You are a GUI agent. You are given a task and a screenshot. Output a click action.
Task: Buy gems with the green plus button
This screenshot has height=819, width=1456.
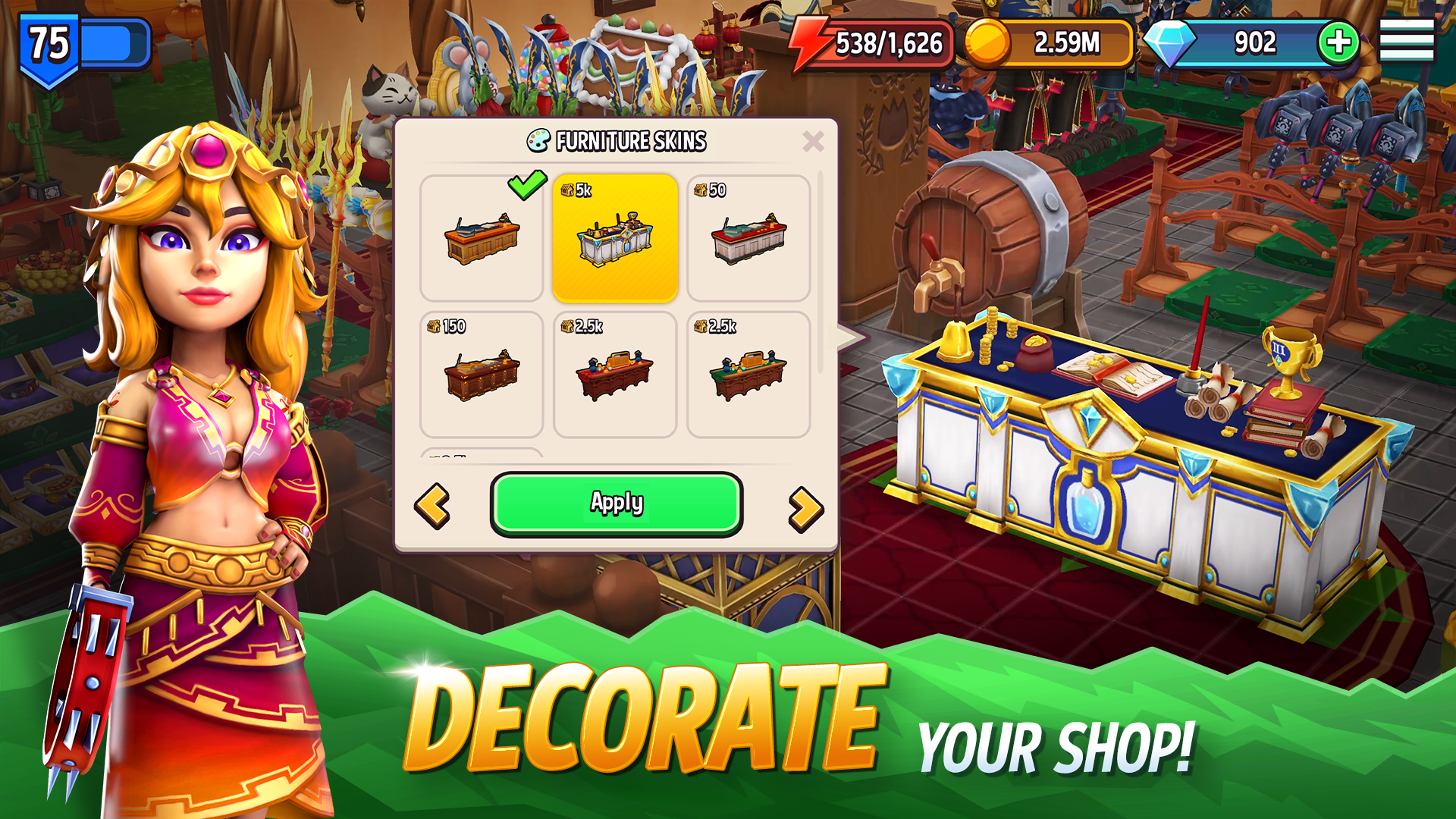pyautogui.click(x=1341, y=42)
